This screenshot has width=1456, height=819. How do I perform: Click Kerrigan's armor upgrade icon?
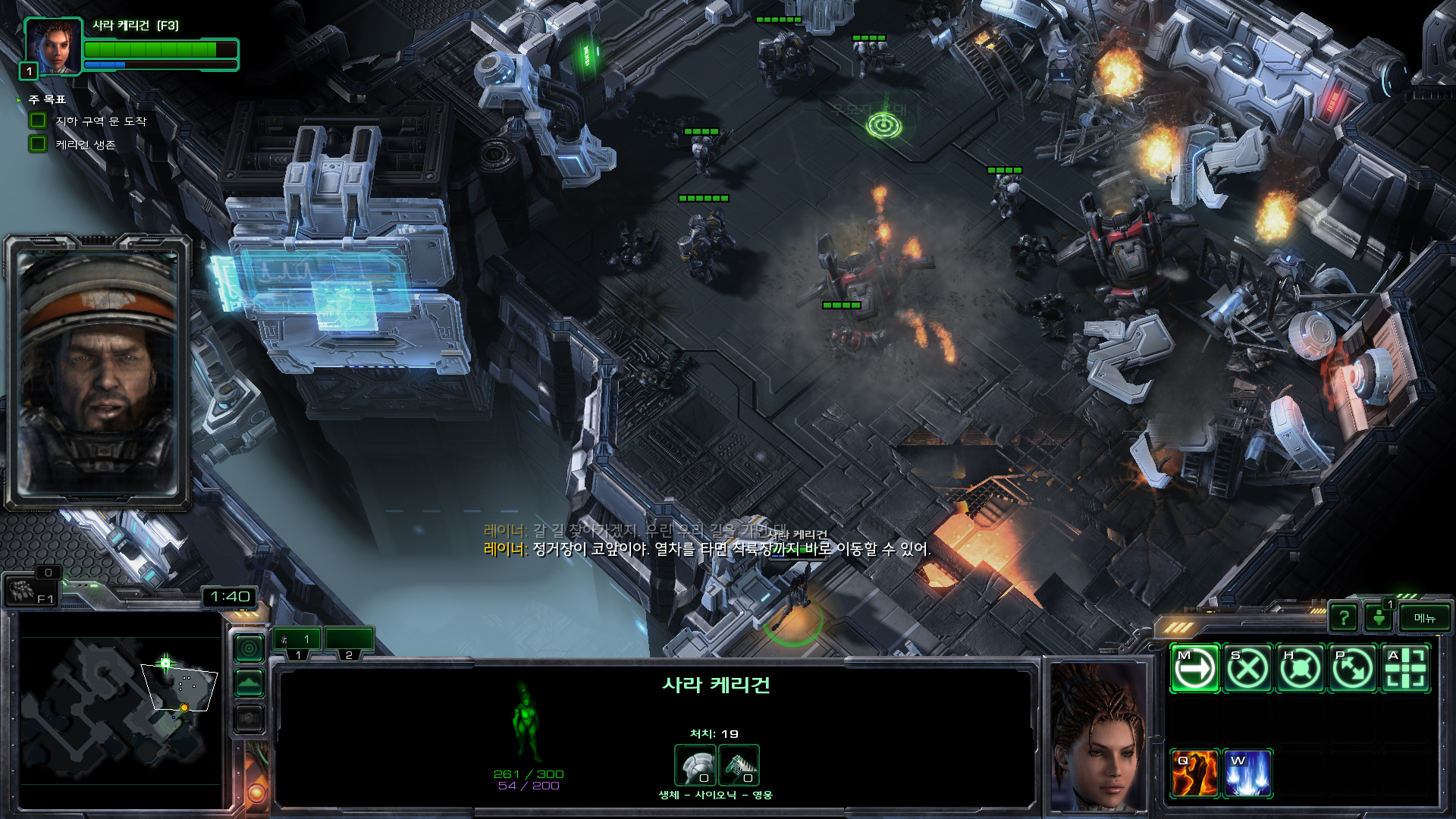click(x=695, y=764)
